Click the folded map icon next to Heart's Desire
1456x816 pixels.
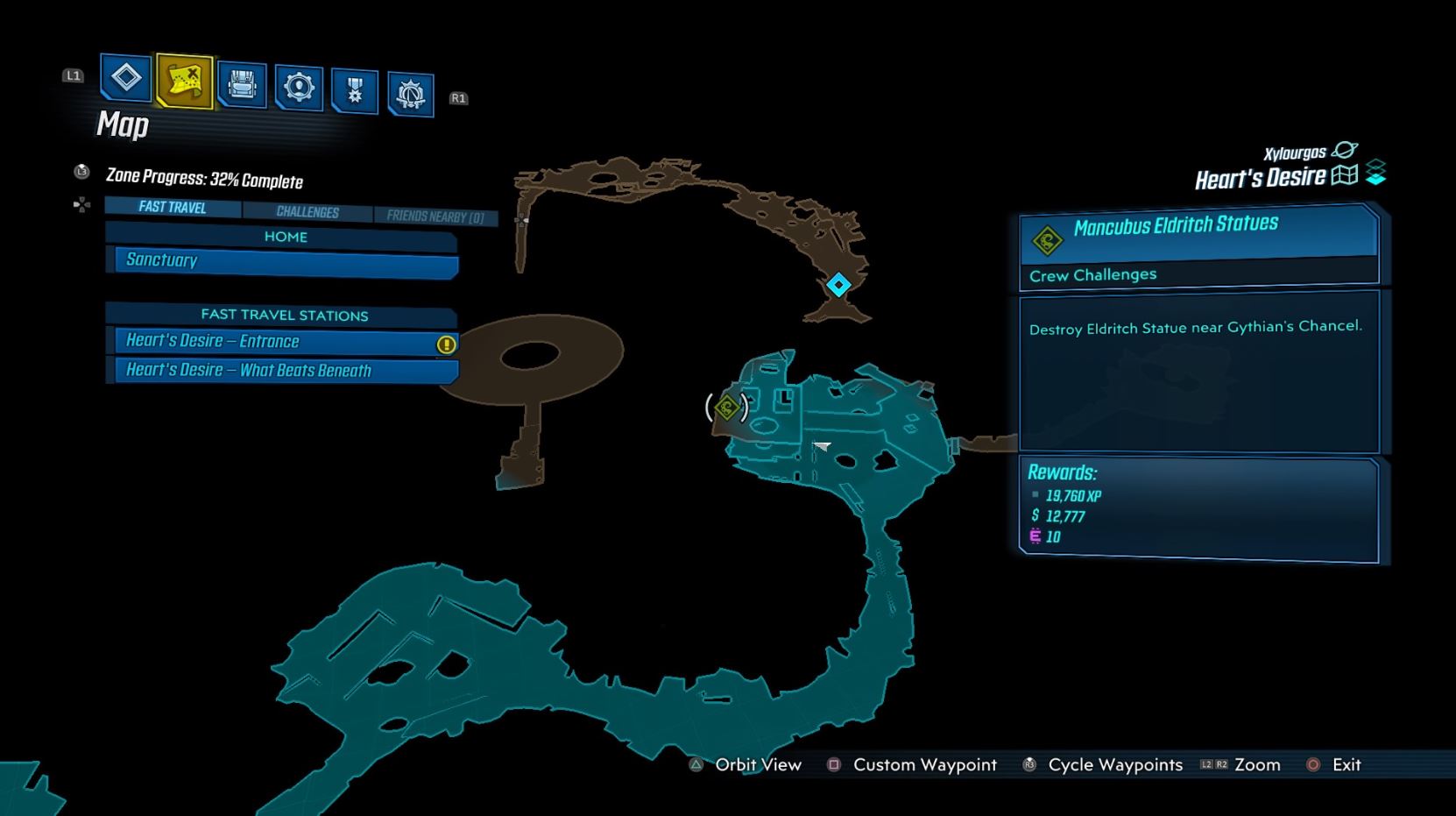click(x=1343, y=176)
